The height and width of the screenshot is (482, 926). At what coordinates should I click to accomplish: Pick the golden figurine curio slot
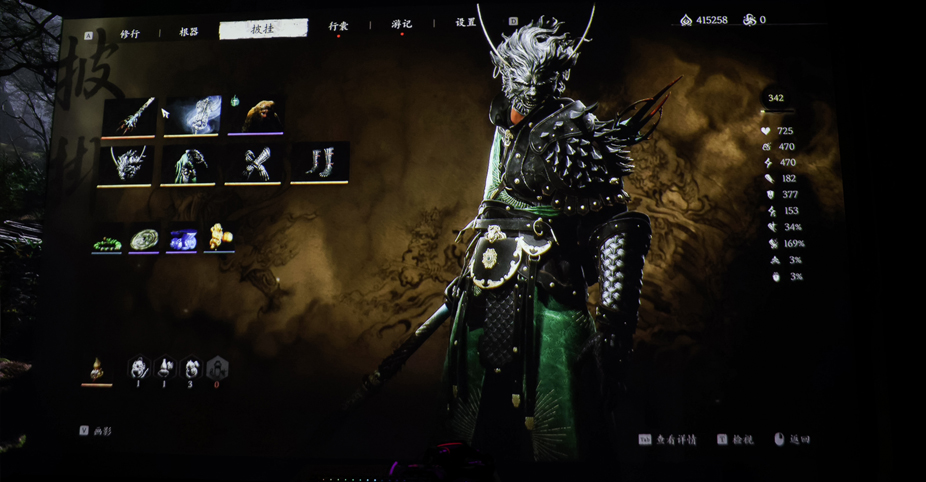point(219,238)
